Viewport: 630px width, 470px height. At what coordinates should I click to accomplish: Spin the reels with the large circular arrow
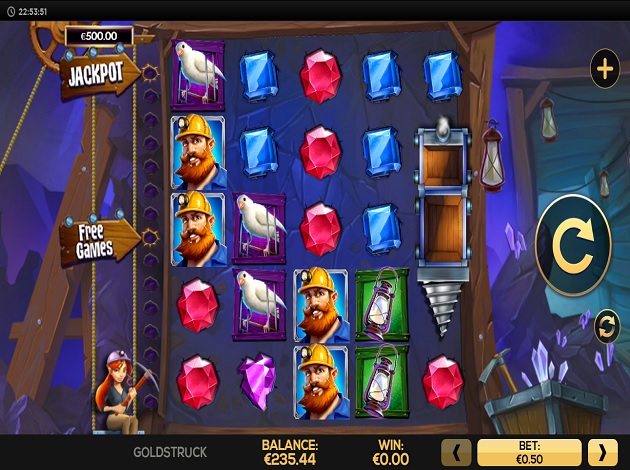[x=573, y=245]
